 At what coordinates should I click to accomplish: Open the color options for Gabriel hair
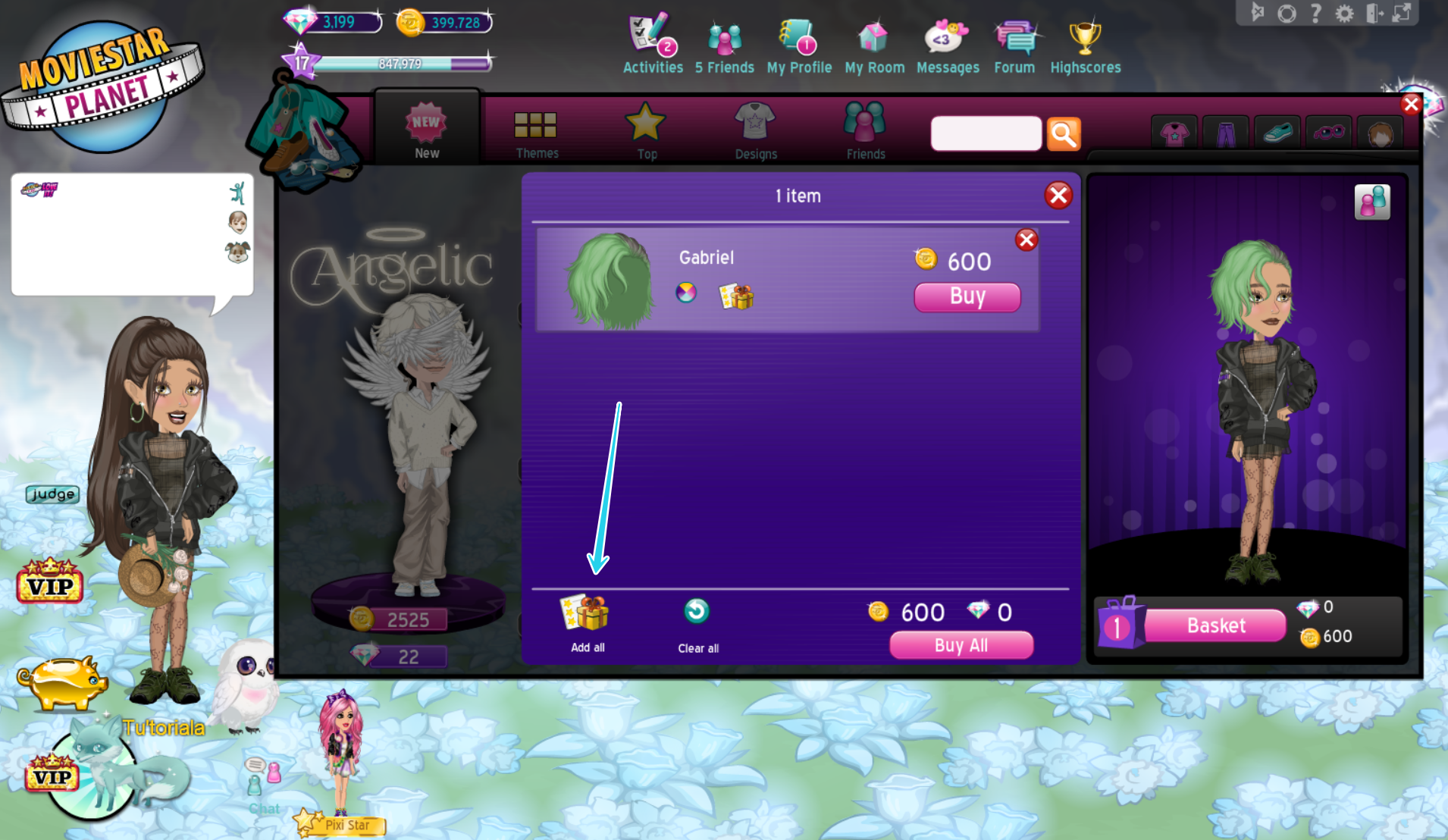click(685, 293)
